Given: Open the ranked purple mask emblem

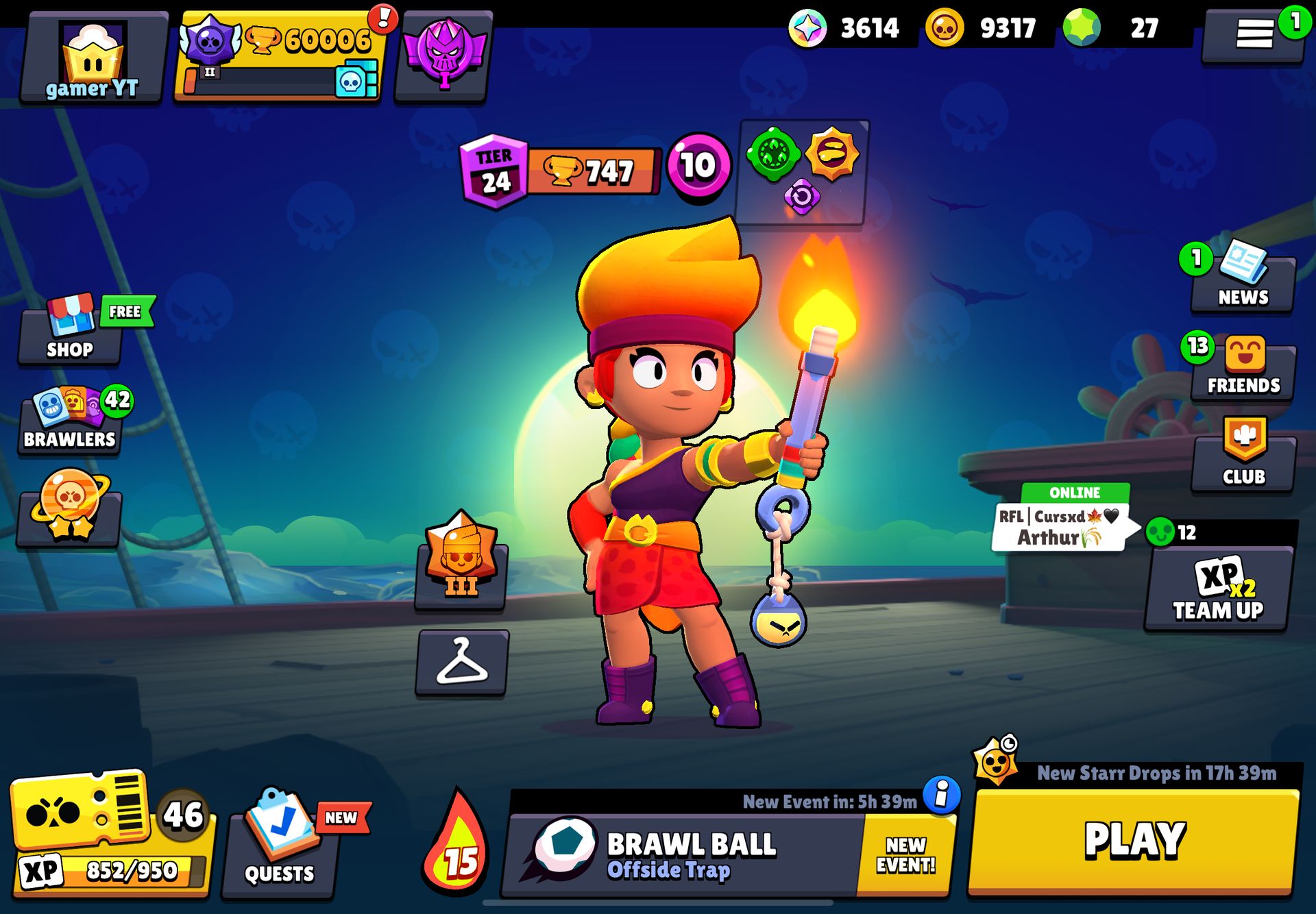Looking at the screenshot, I should (444, 55).
